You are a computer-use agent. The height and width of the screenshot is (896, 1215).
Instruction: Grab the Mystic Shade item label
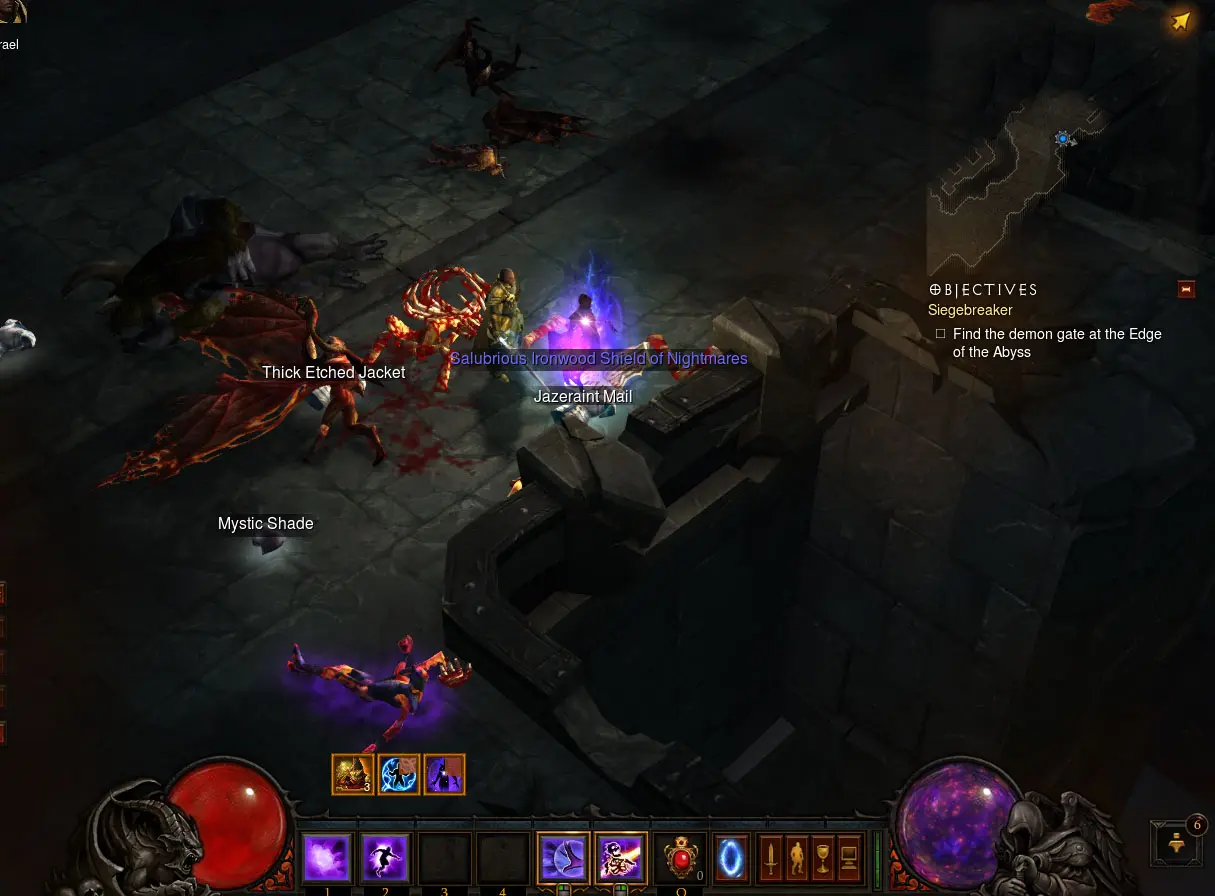(x=266, y=524)
